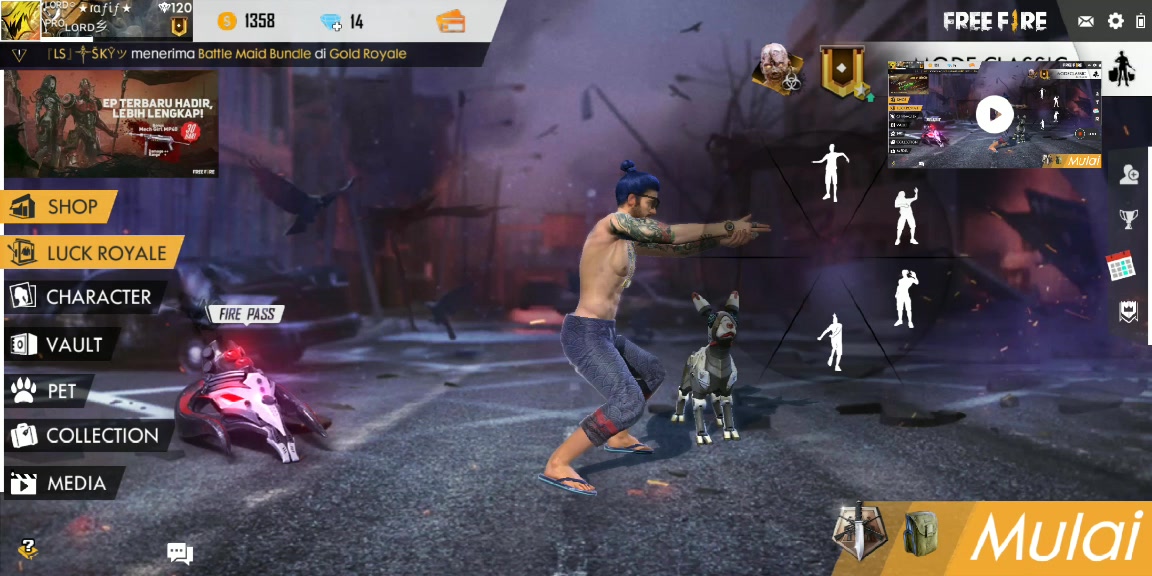Viewport: 1152px width, 576px height.
Task: Open the friends list icon
Action: point(1129,175)
